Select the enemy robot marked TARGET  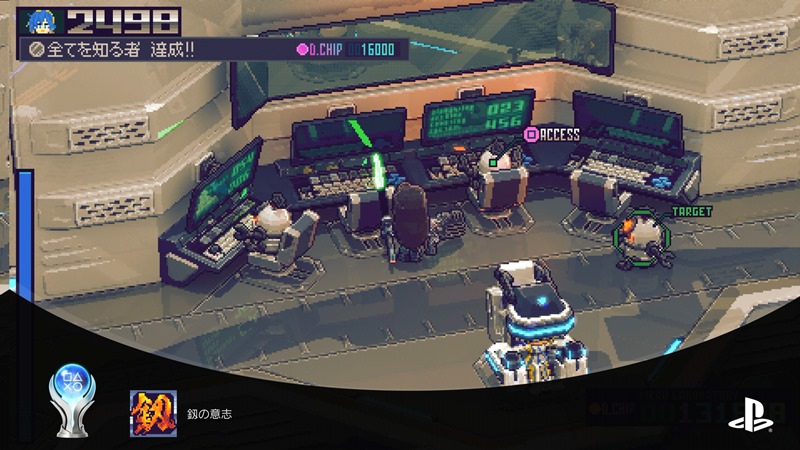pos(637,238)
